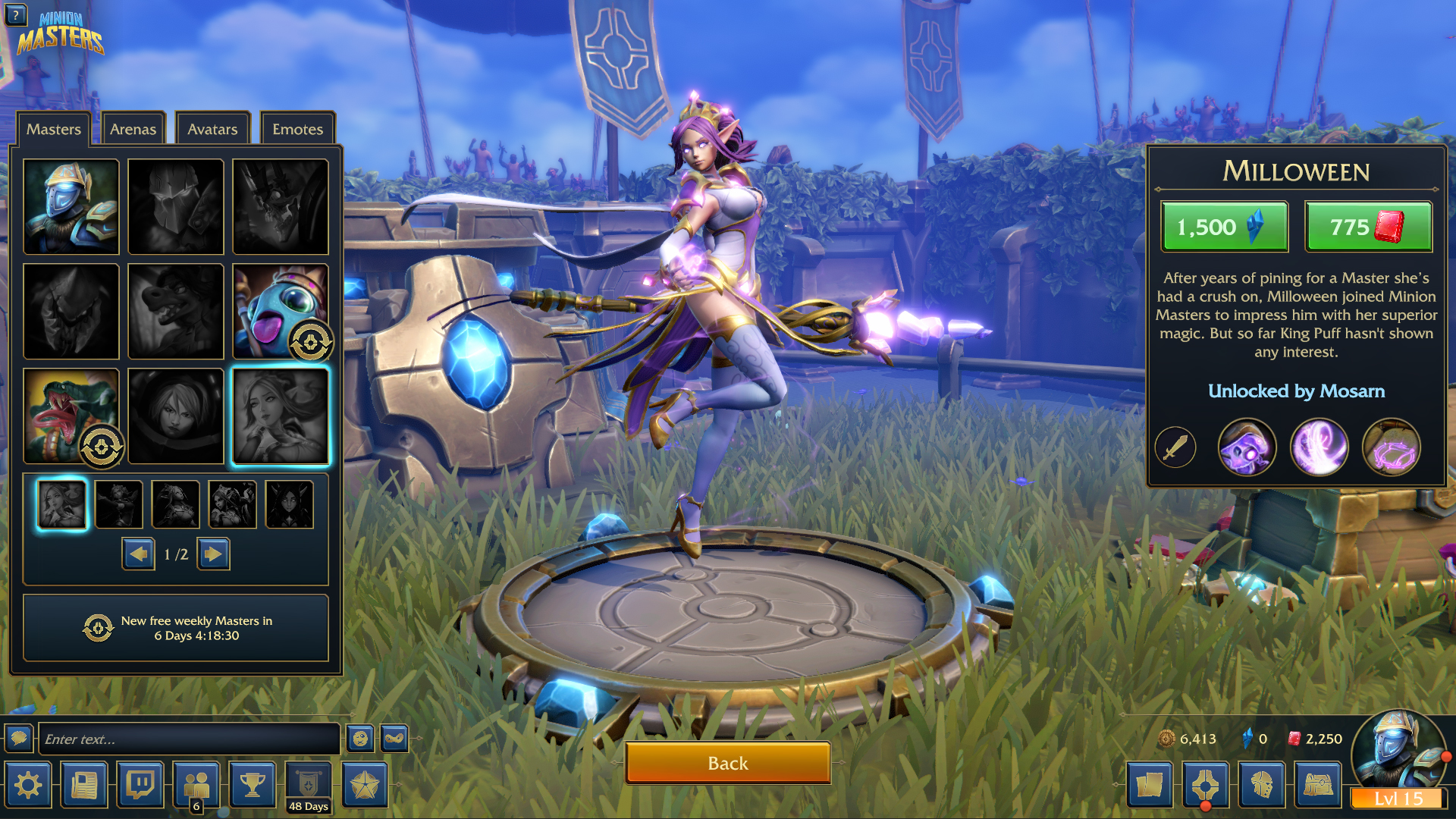The width and height of the screenshot is (1456, 819).
Task: Open the friends list showing 6 online
Action: (197, 785)
